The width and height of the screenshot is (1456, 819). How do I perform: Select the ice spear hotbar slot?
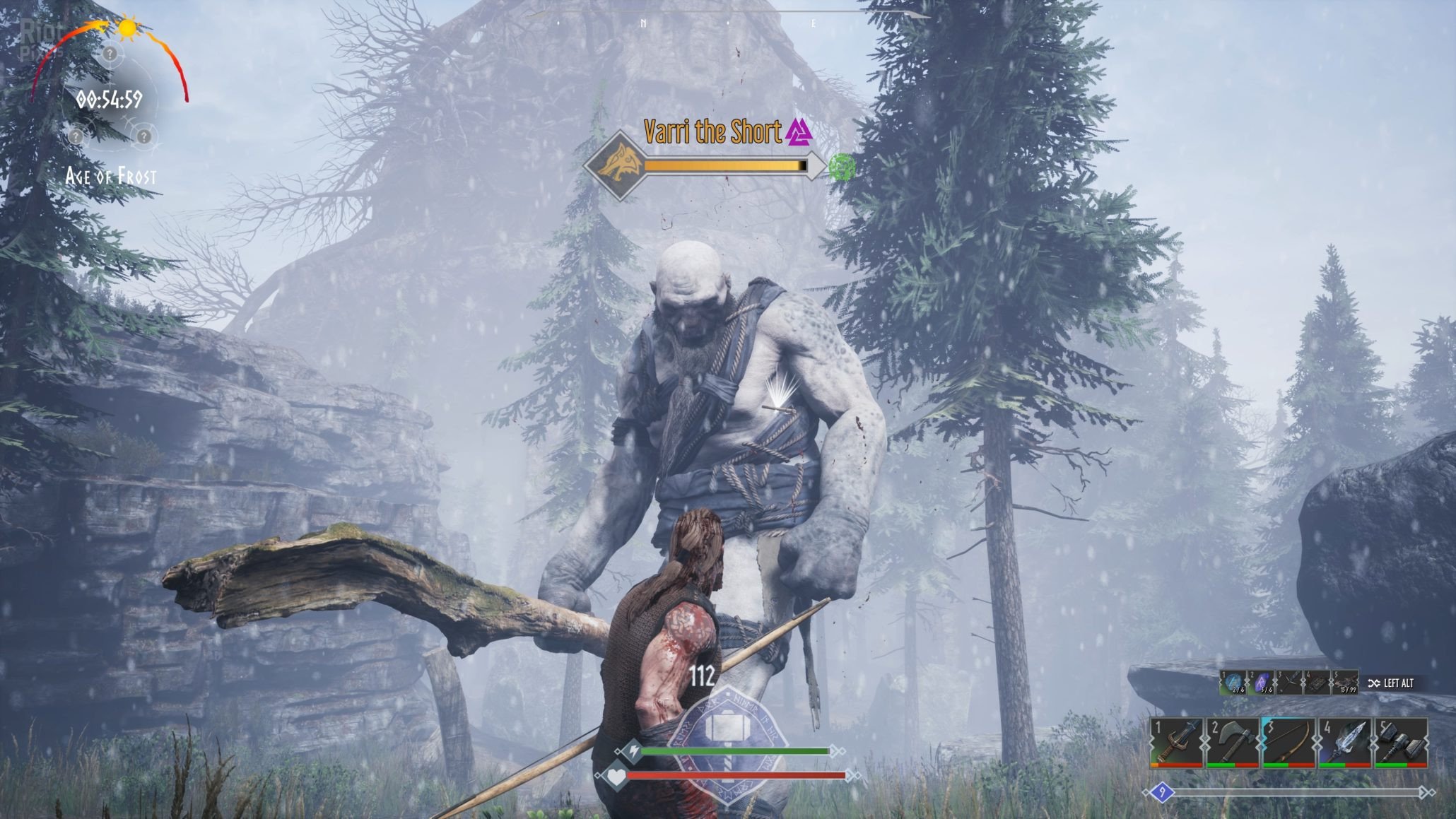pos(1344,742)
